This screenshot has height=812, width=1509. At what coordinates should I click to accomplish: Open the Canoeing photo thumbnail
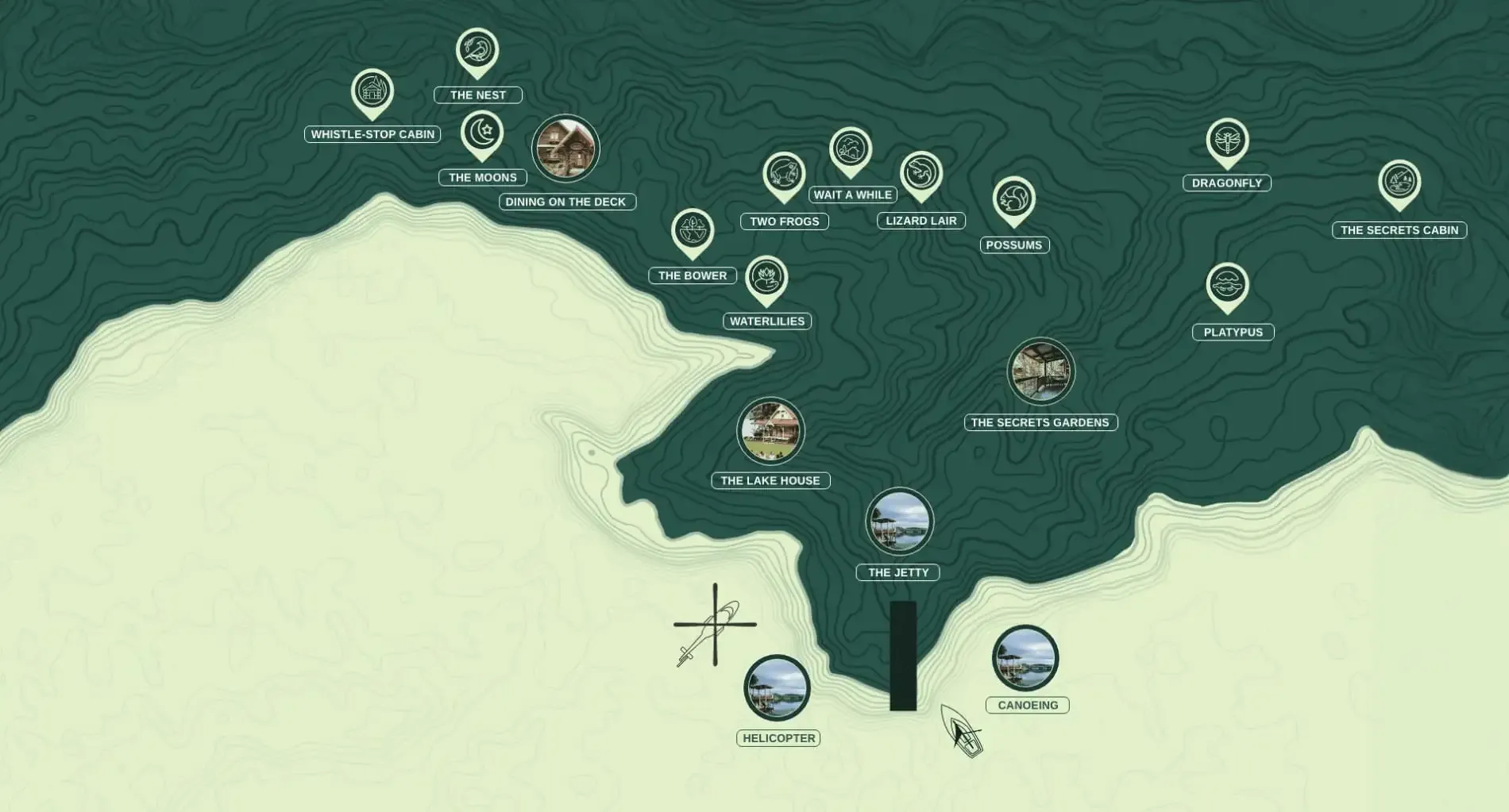1026,656
